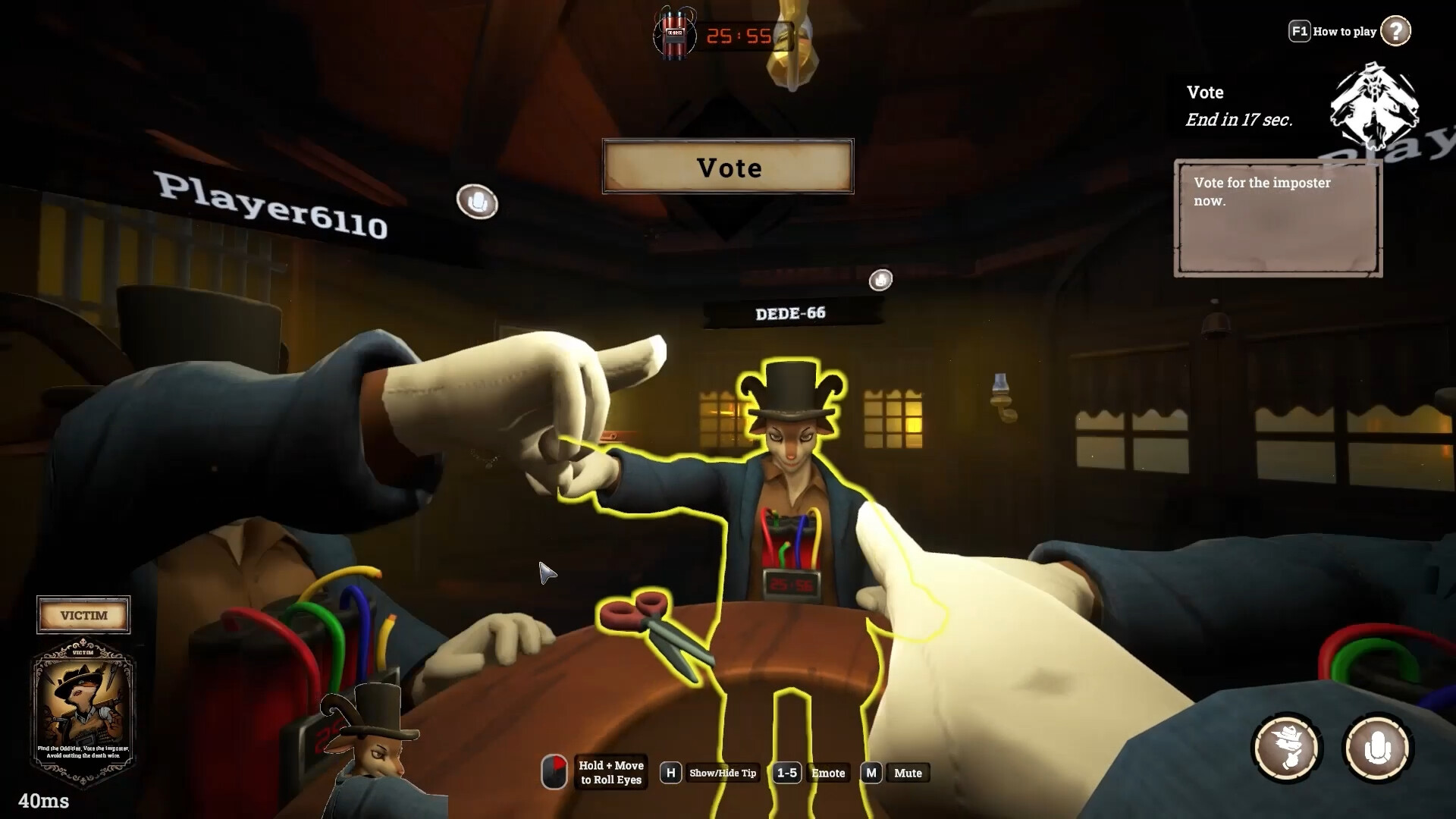Mute voice chat using the Mute control
Image resolution: width=1456 pixels, height=819 pixels.
click(x=907, y=773)
